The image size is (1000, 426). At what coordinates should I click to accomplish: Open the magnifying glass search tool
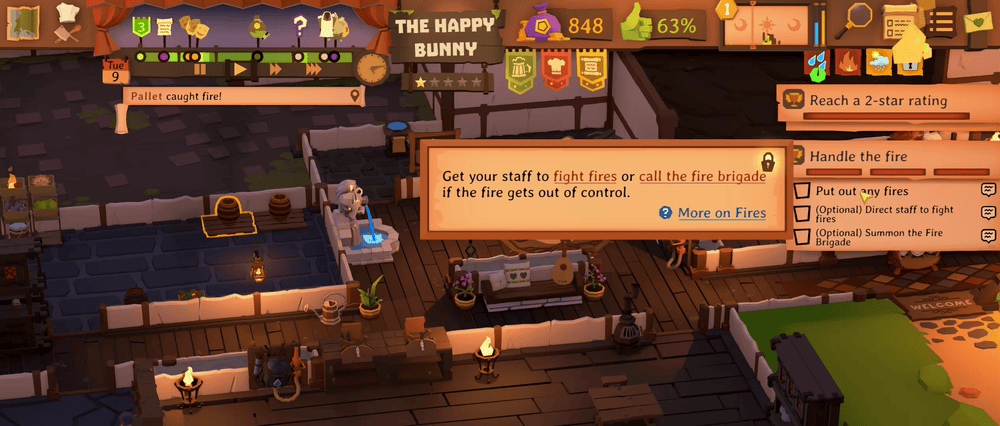click(x=859, y=19)
